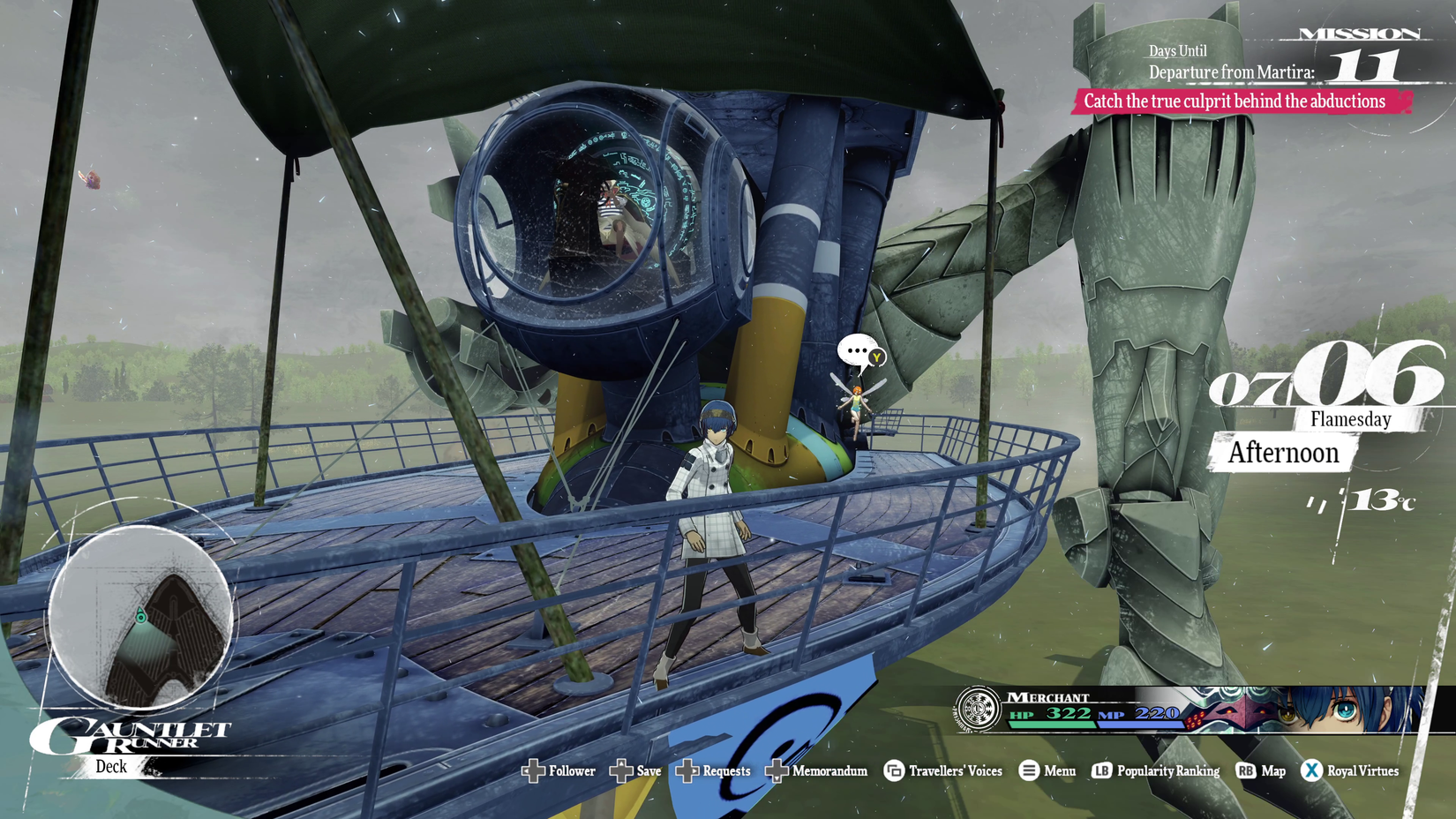Open the Requests list
Image resolution: width=1456 pixels, height=819 pixels.
point(725,770)
